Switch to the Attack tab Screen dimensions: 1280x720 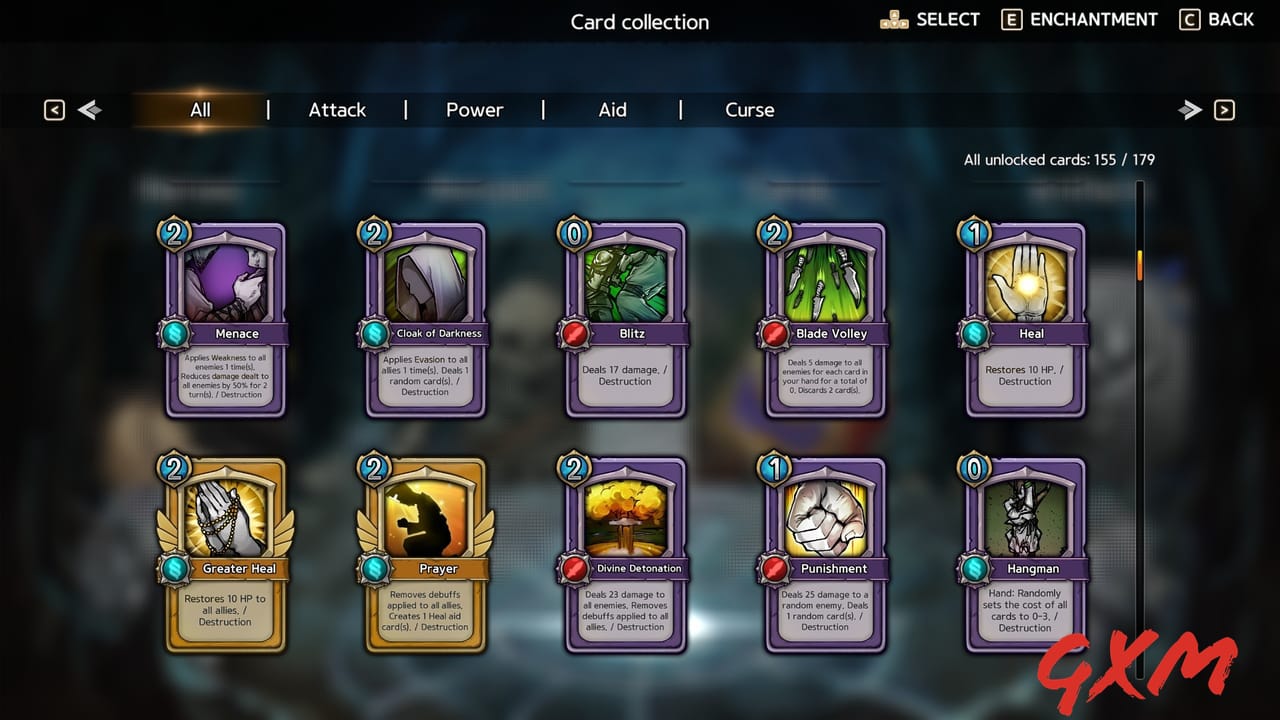coord(336,110)
